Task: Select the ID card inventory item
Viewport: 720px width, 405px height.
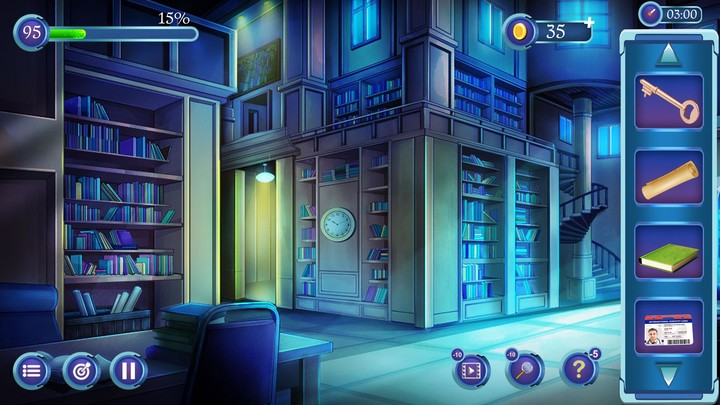Action: pyautogui.click(x=668, y=327)
